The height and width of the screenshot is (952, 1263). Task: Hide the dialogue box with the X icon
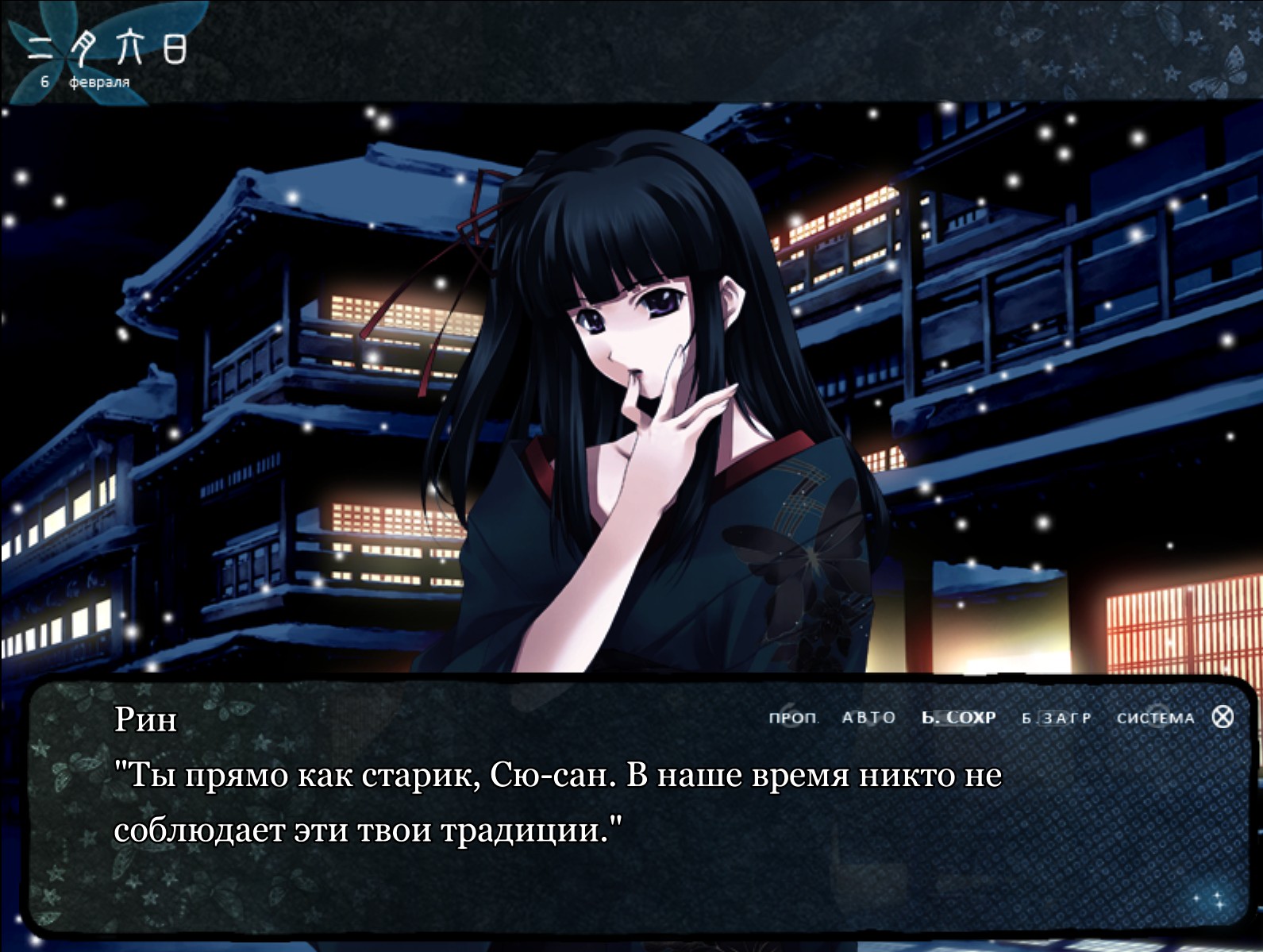[1223, 717]
